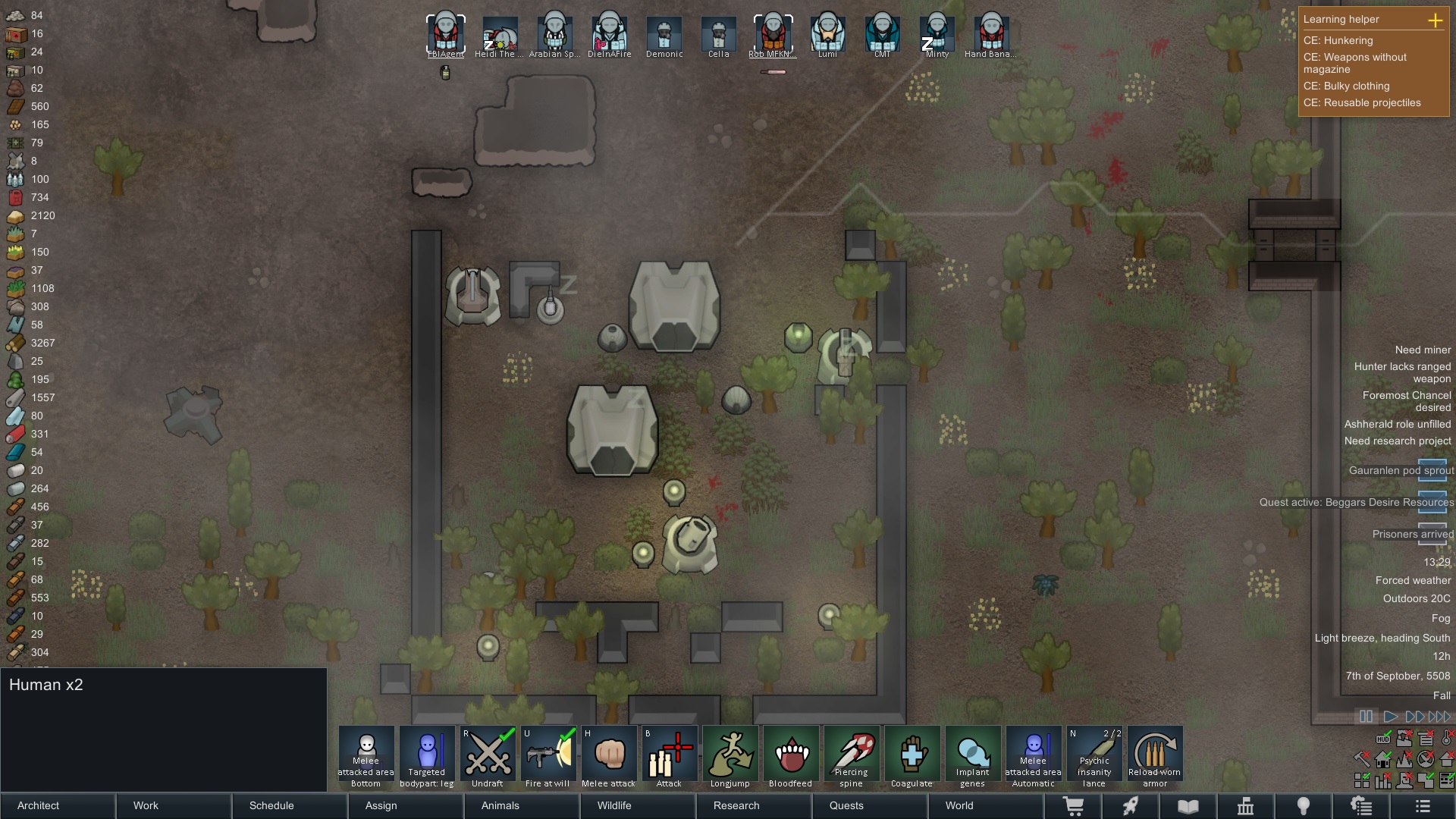
Task: Activate the Coagulate ability
Action: click(912, 757)
